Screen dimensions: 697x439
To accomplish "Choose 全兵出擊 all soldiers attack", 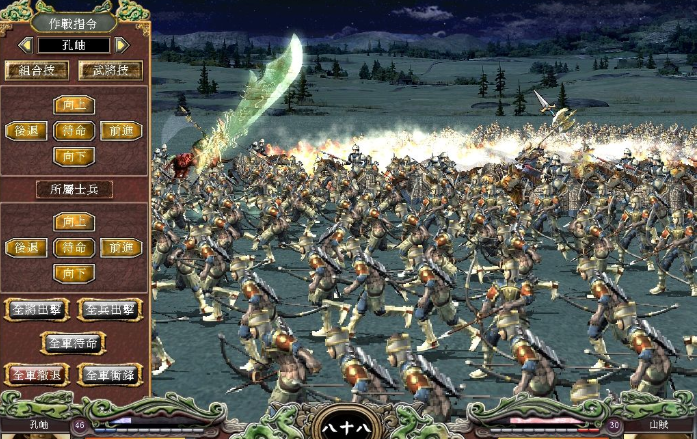I will tap(110, 309).
